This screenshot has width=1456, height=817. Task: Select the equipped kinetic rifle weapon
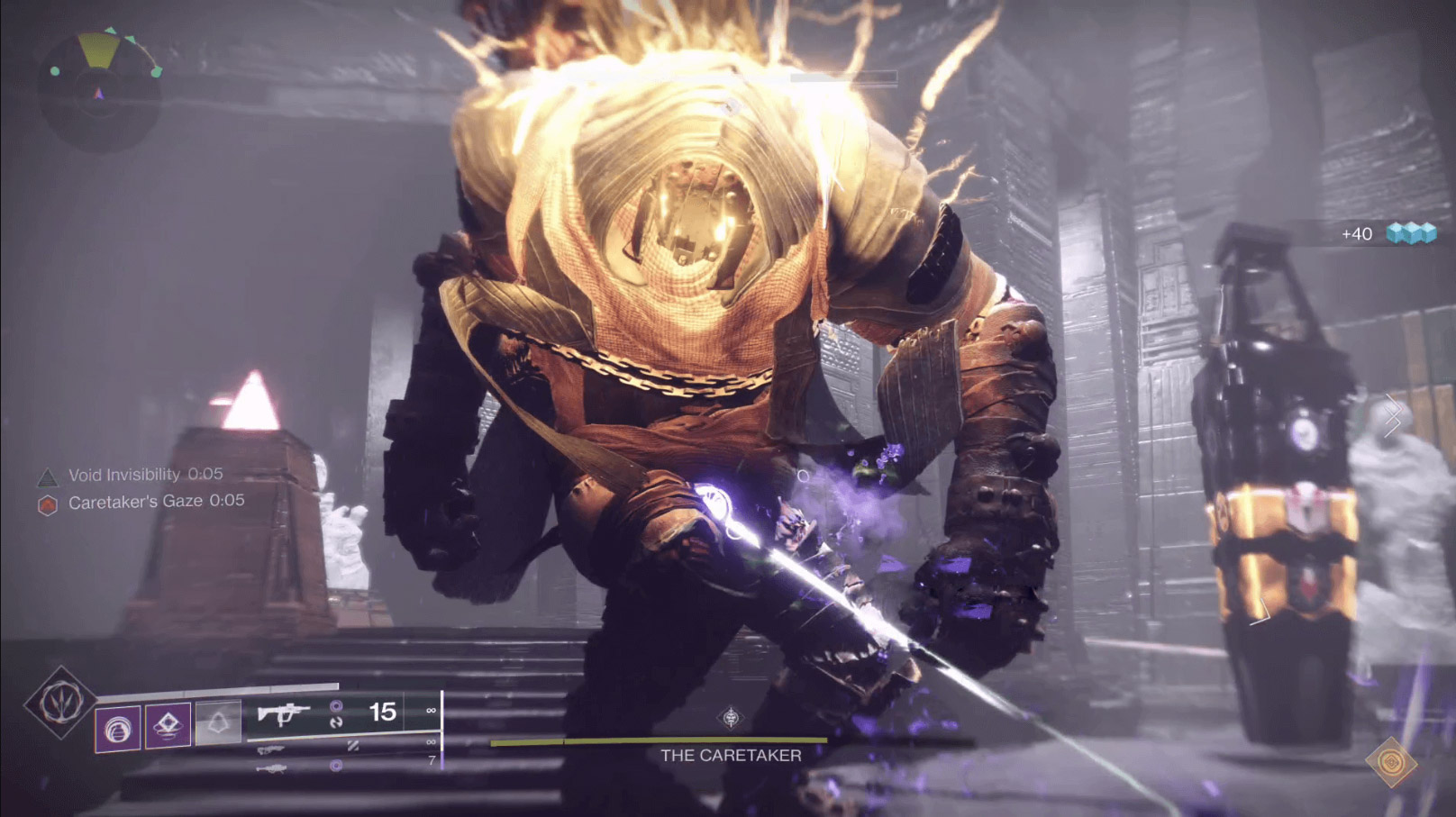(x=284, y=714)
